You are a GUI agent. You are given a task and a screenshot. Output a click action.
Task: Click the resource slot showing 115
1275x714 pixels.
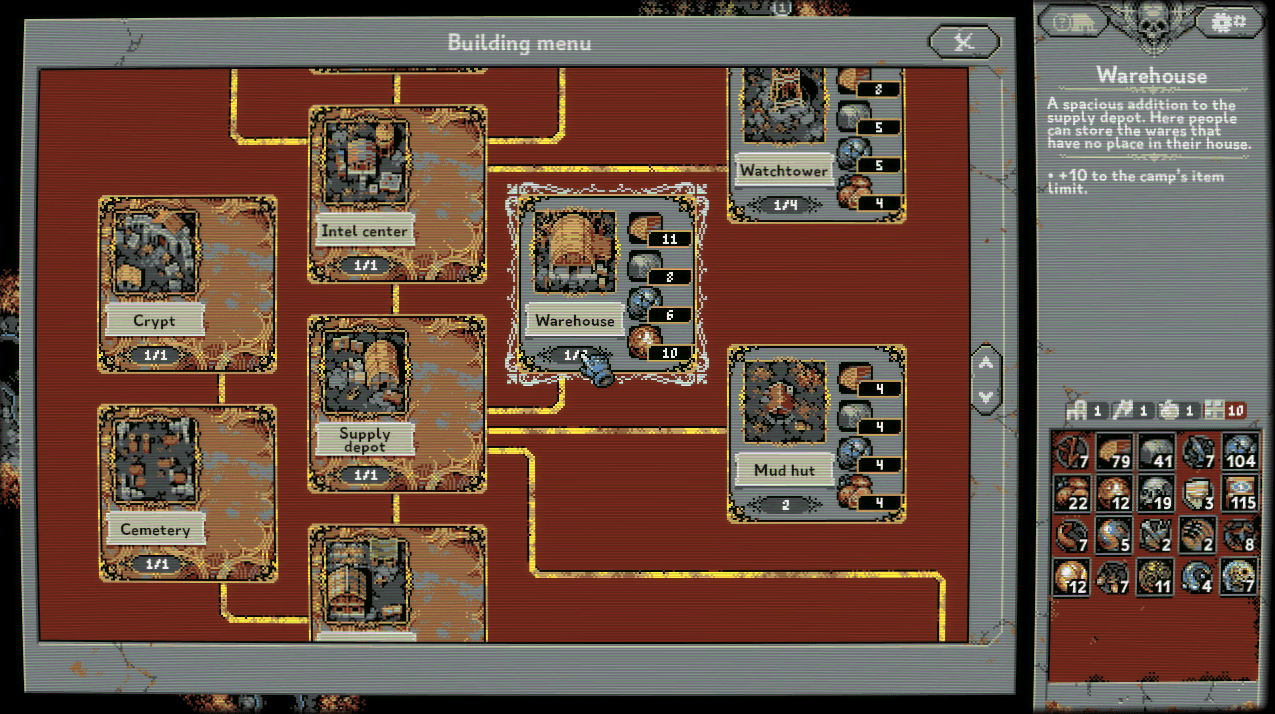[1240, 494]
